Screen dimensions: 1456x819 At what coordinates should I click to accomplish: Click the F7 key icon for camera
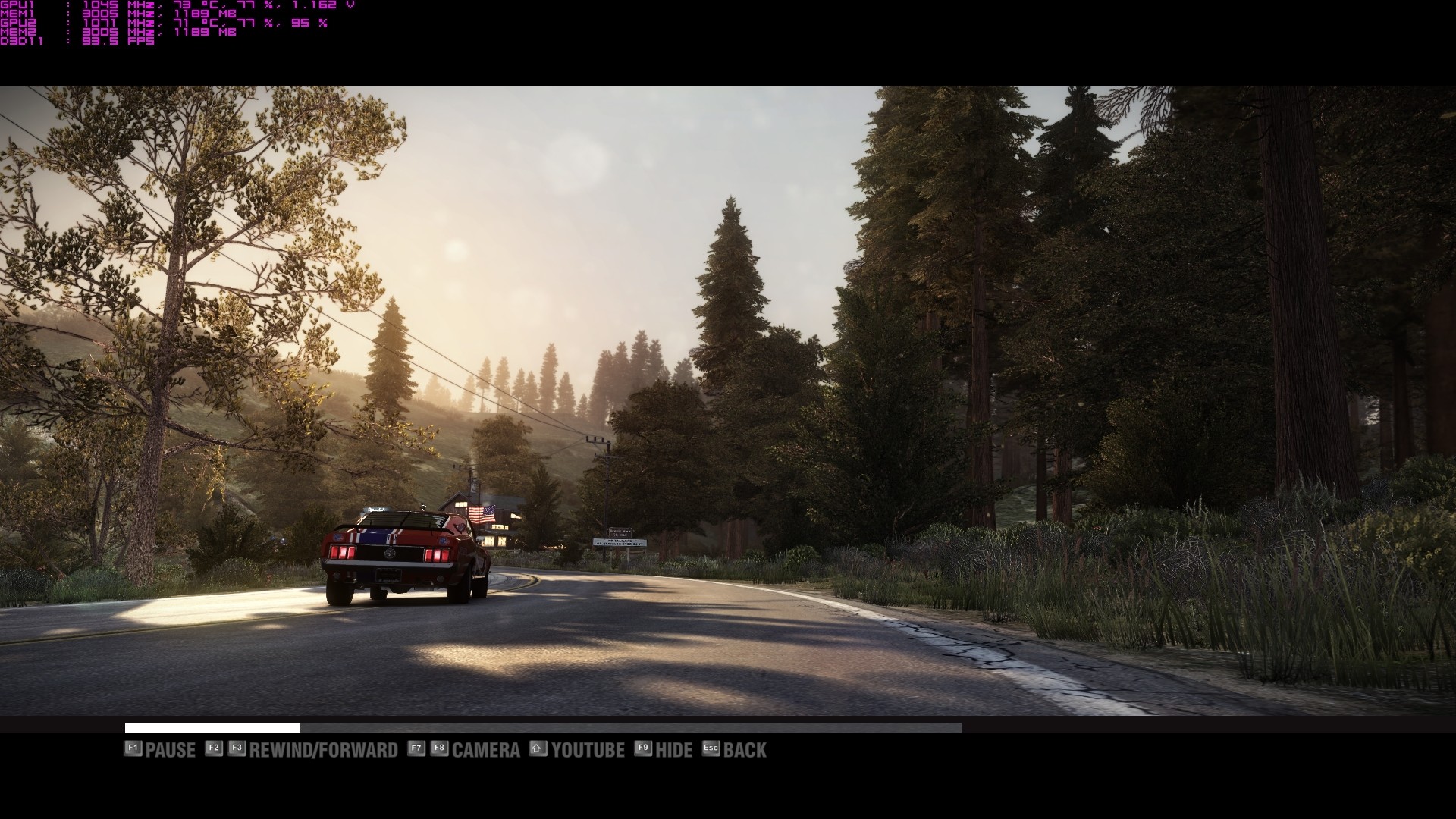point(415,749)
